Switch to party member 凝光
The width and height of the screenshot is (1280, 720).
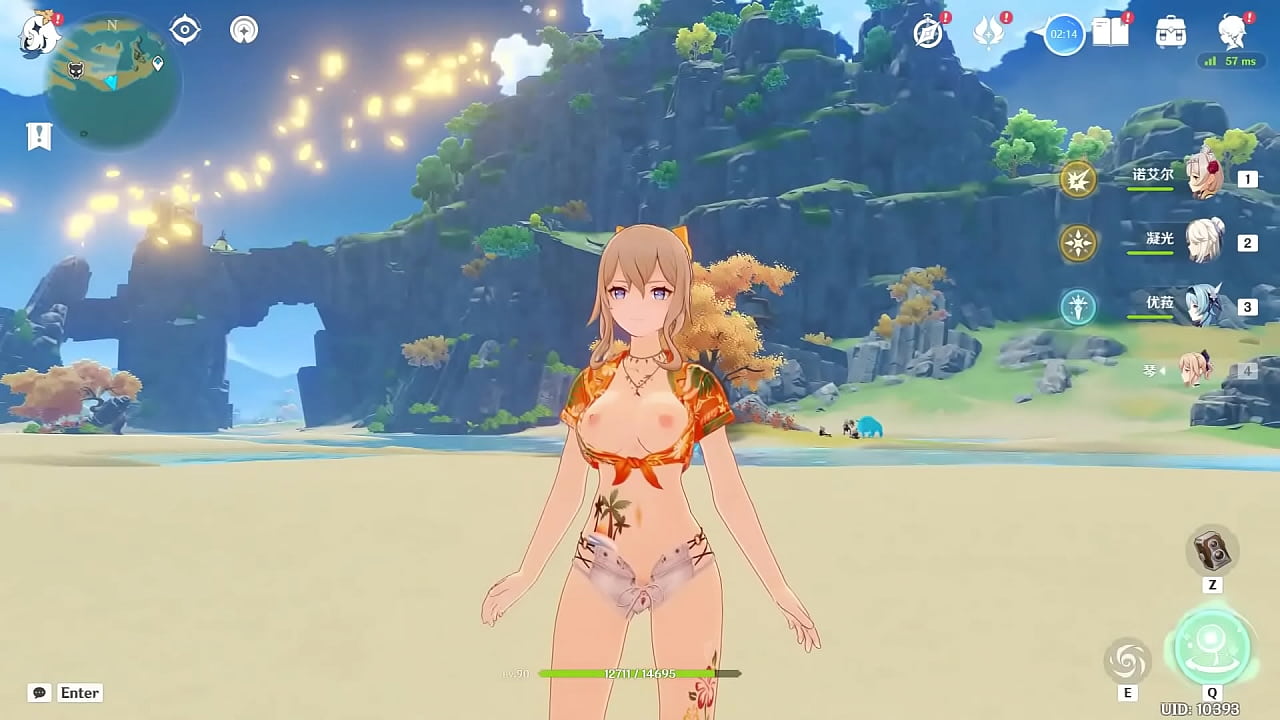click(x=1204, y=242)
